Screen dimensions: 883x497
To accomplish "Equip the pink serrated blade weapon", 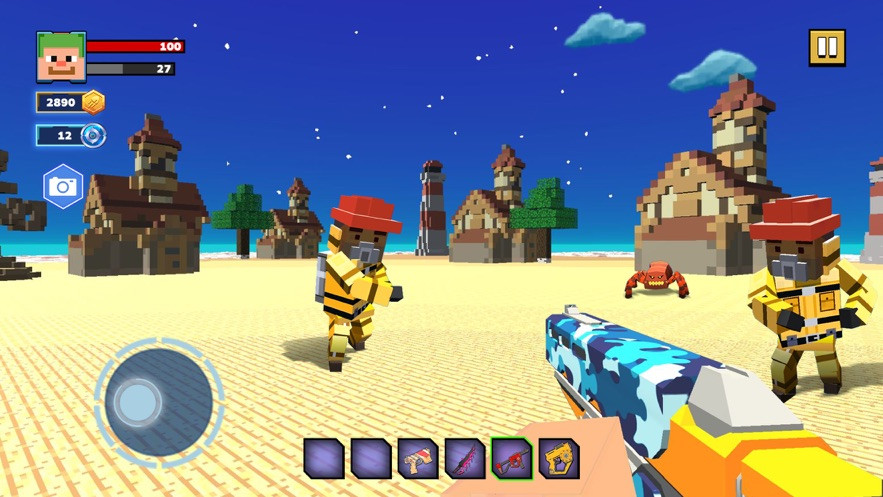I will pos(464,459).
